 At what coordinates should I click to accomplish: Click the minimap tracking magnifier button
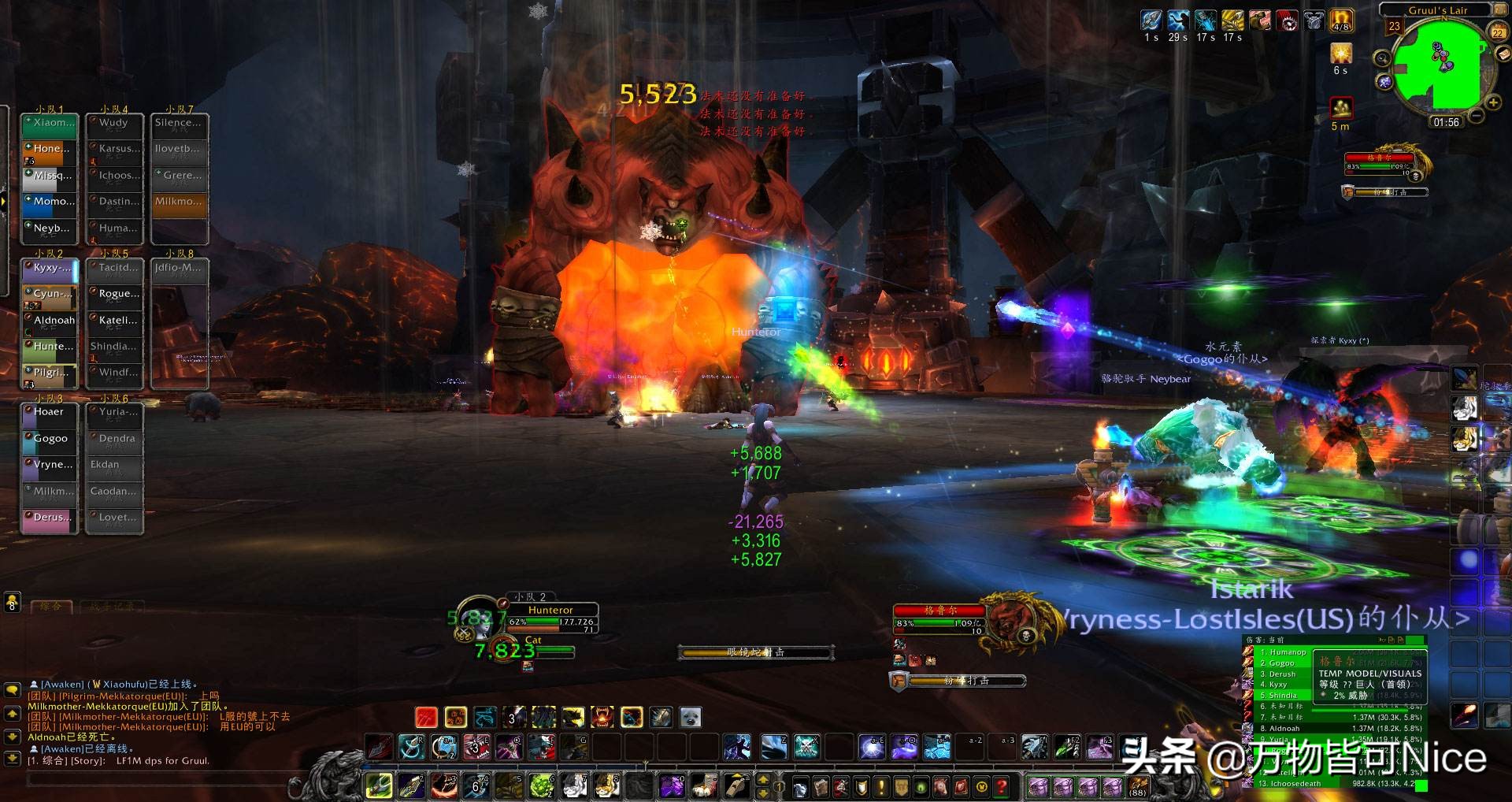1381,58
